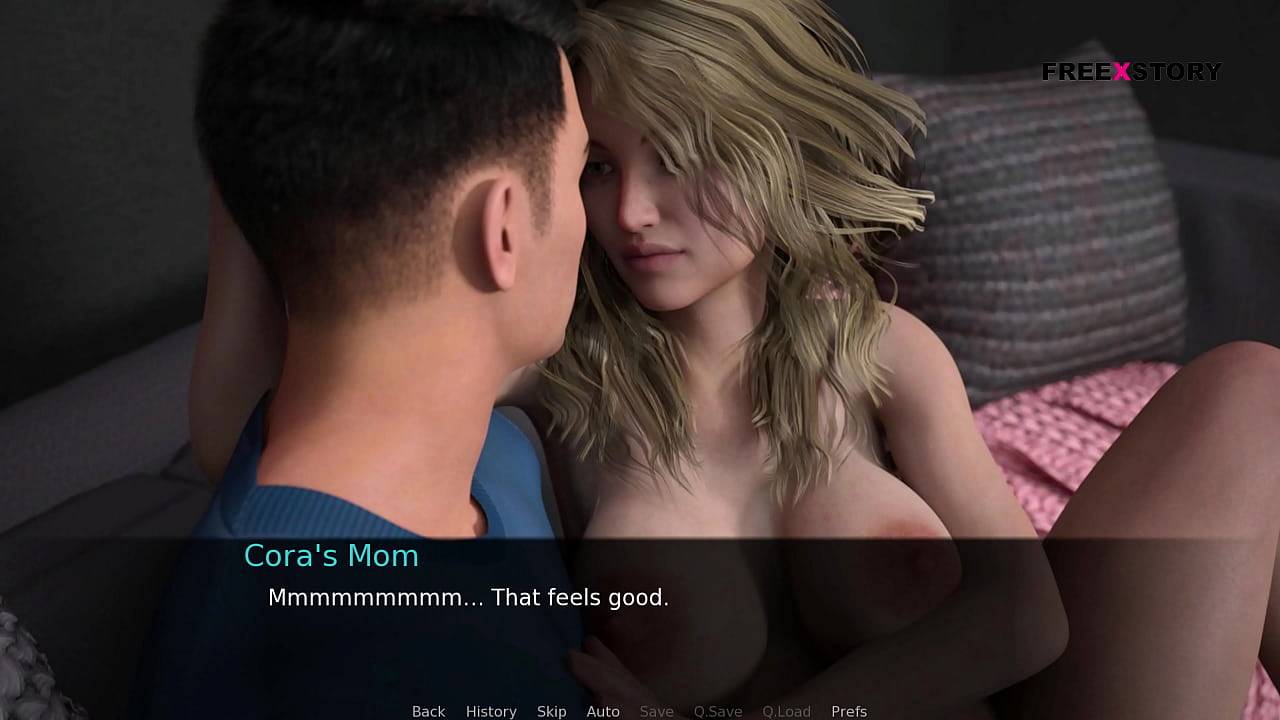Activate Skip to fast-forward dialogue
The height and width of the screenshot is (720, 1280).
click(551, 711)
